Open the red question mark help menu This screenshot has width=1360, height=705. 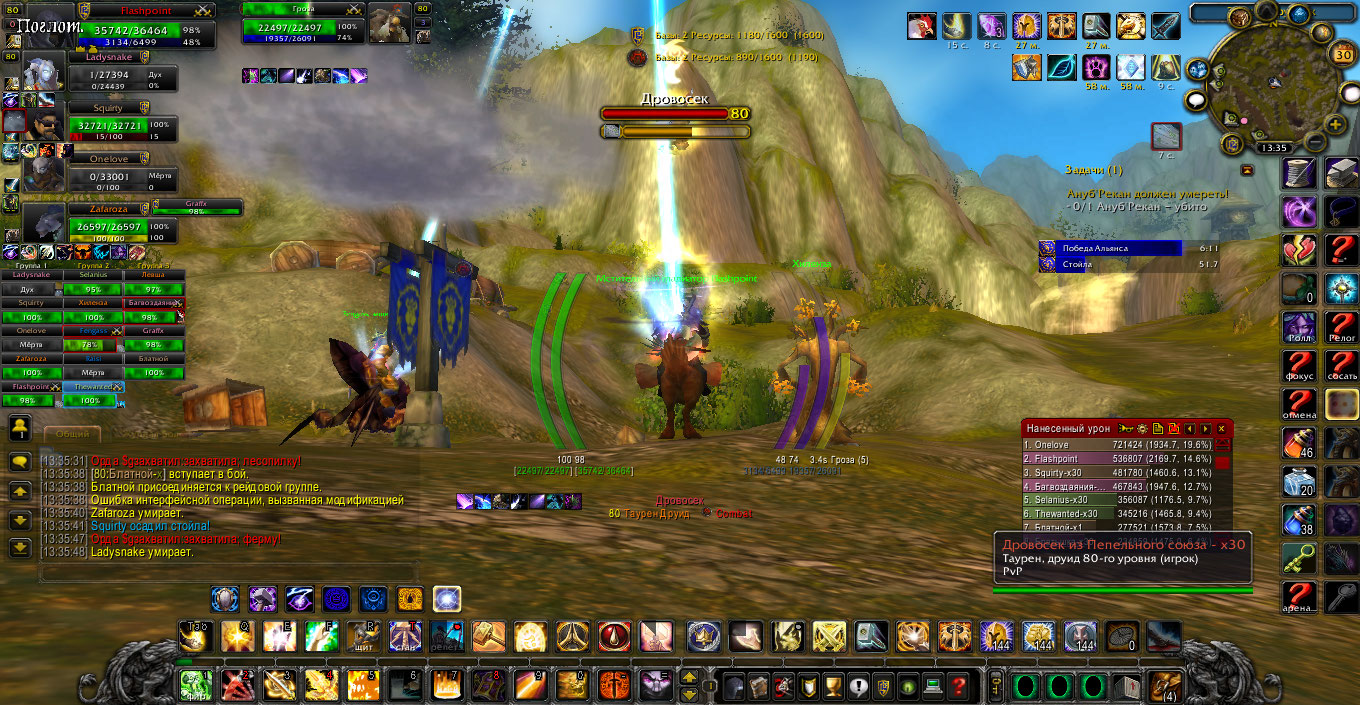[958, 686]
